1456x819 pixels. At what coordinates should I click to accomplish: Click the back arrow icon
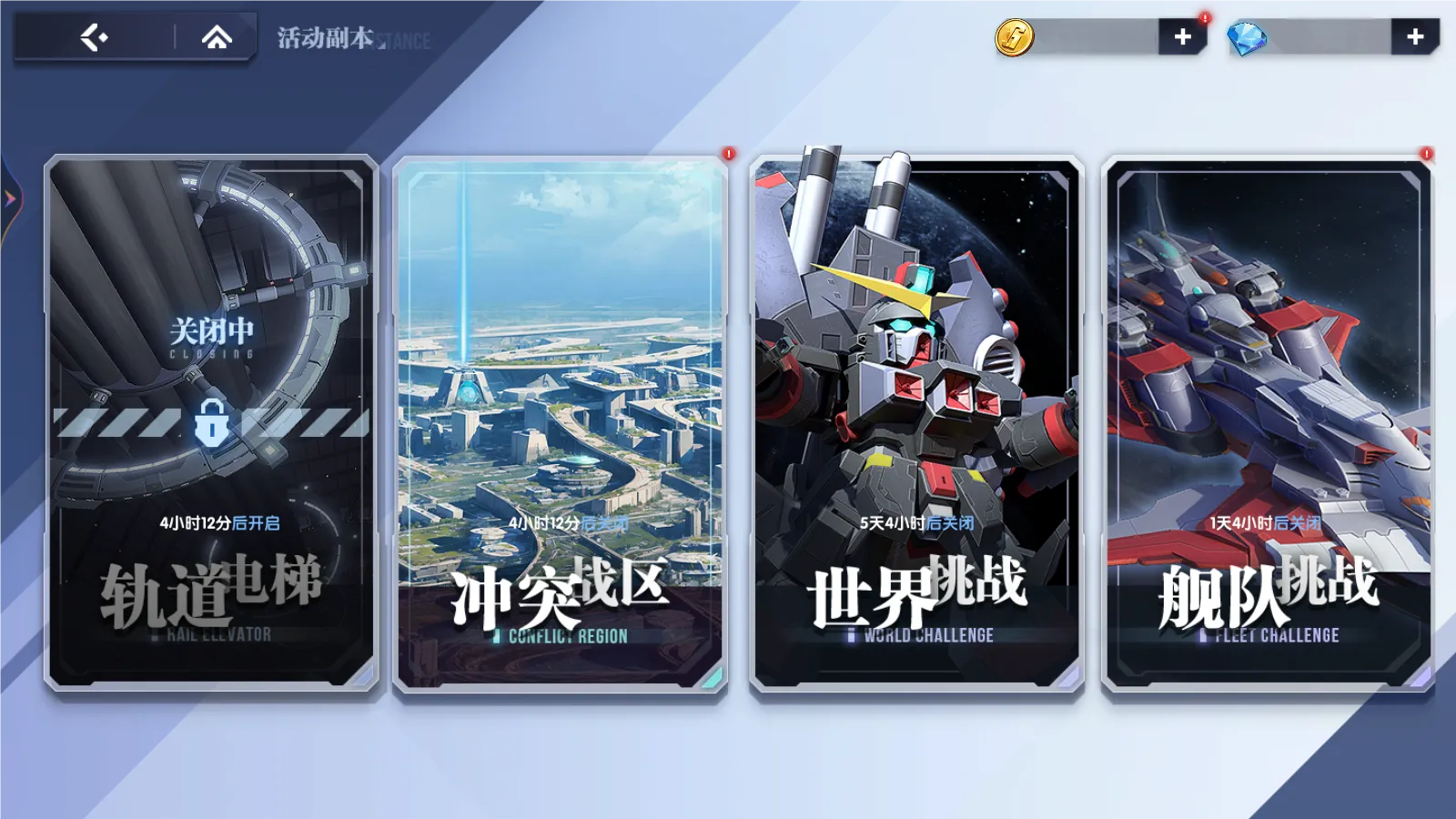pyautogui.click(x=95, y=38)
